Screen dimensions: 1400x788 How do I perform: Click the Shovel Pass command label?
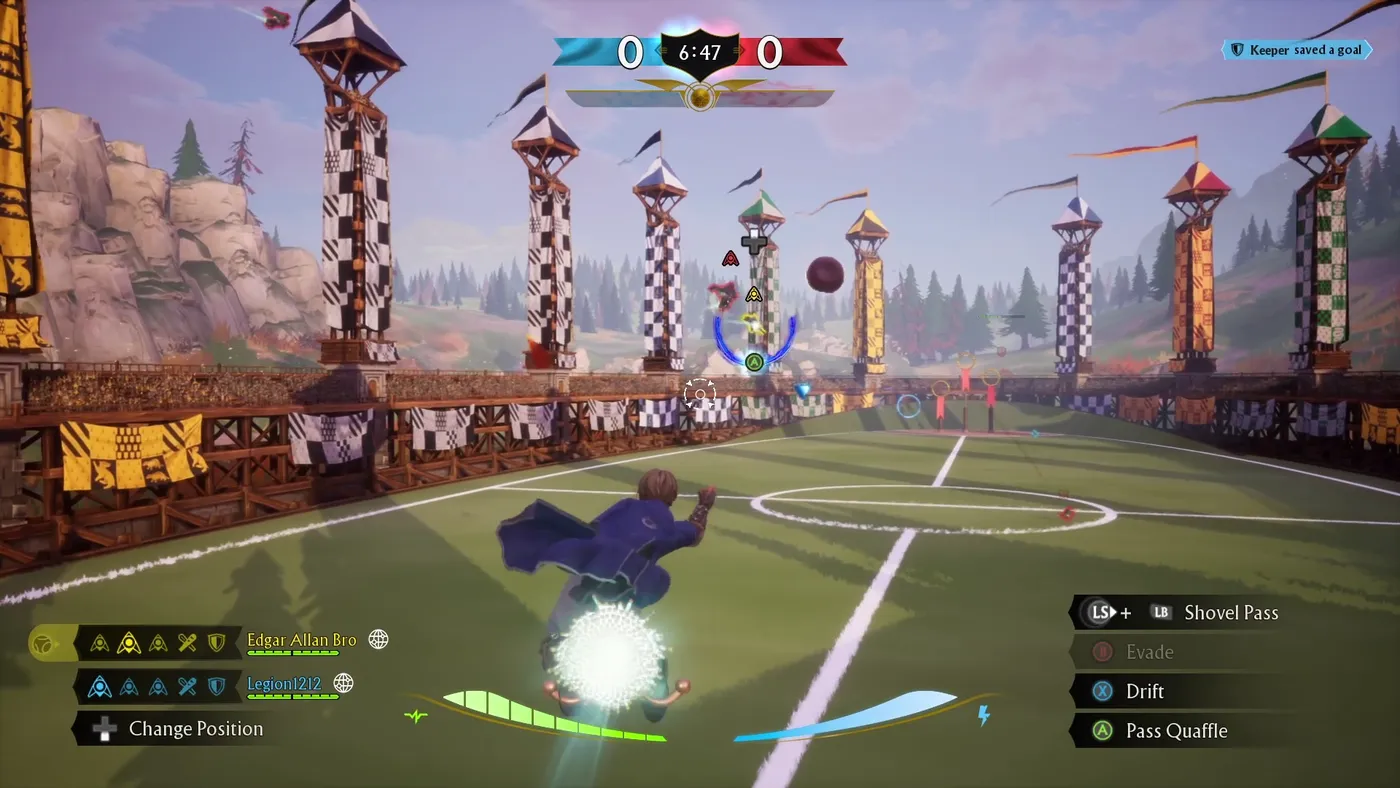click(x=1230, y=612)
